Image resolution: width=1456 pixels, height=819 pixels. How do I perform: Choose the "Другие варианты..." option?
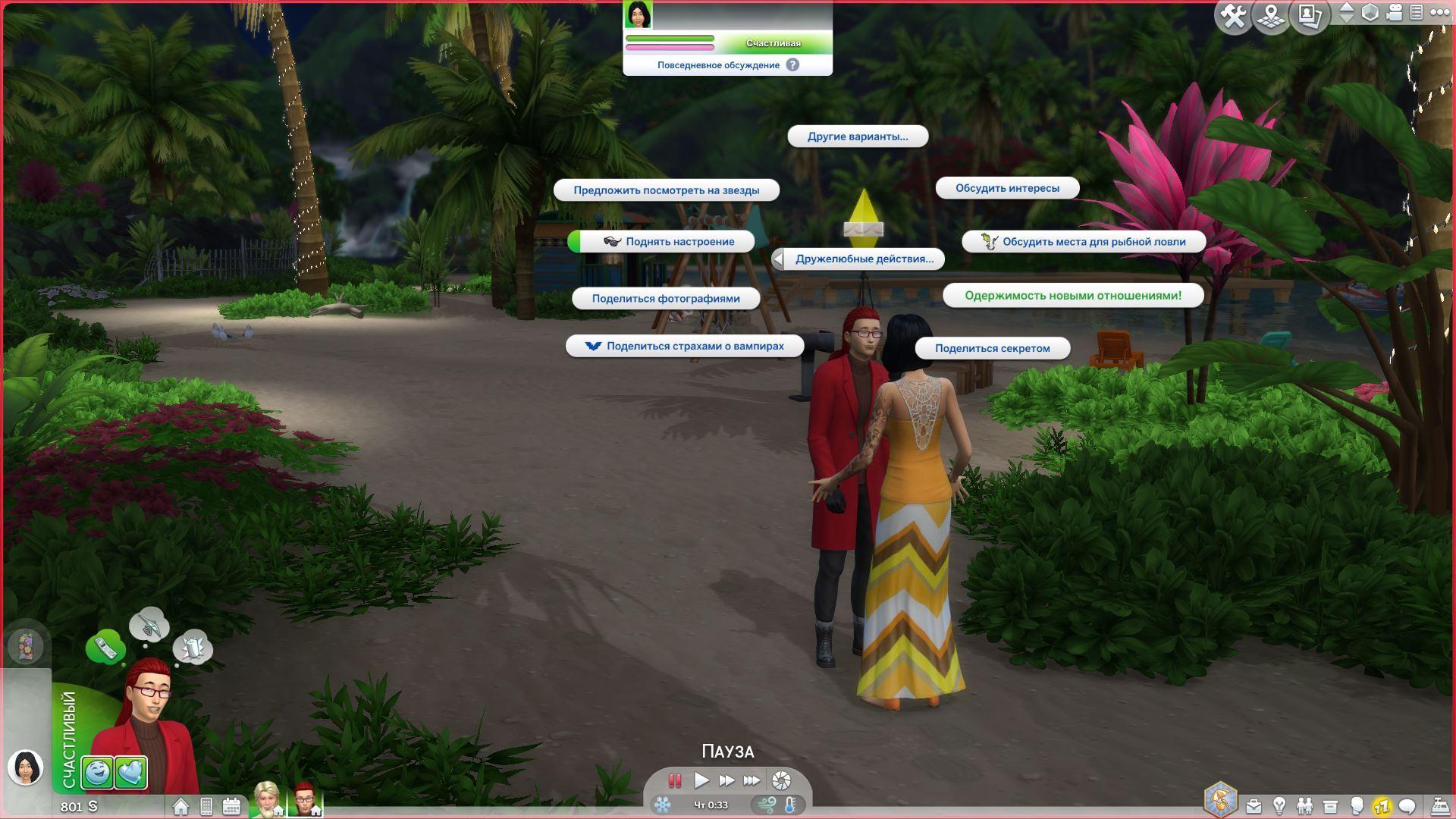tap(857, 136)
